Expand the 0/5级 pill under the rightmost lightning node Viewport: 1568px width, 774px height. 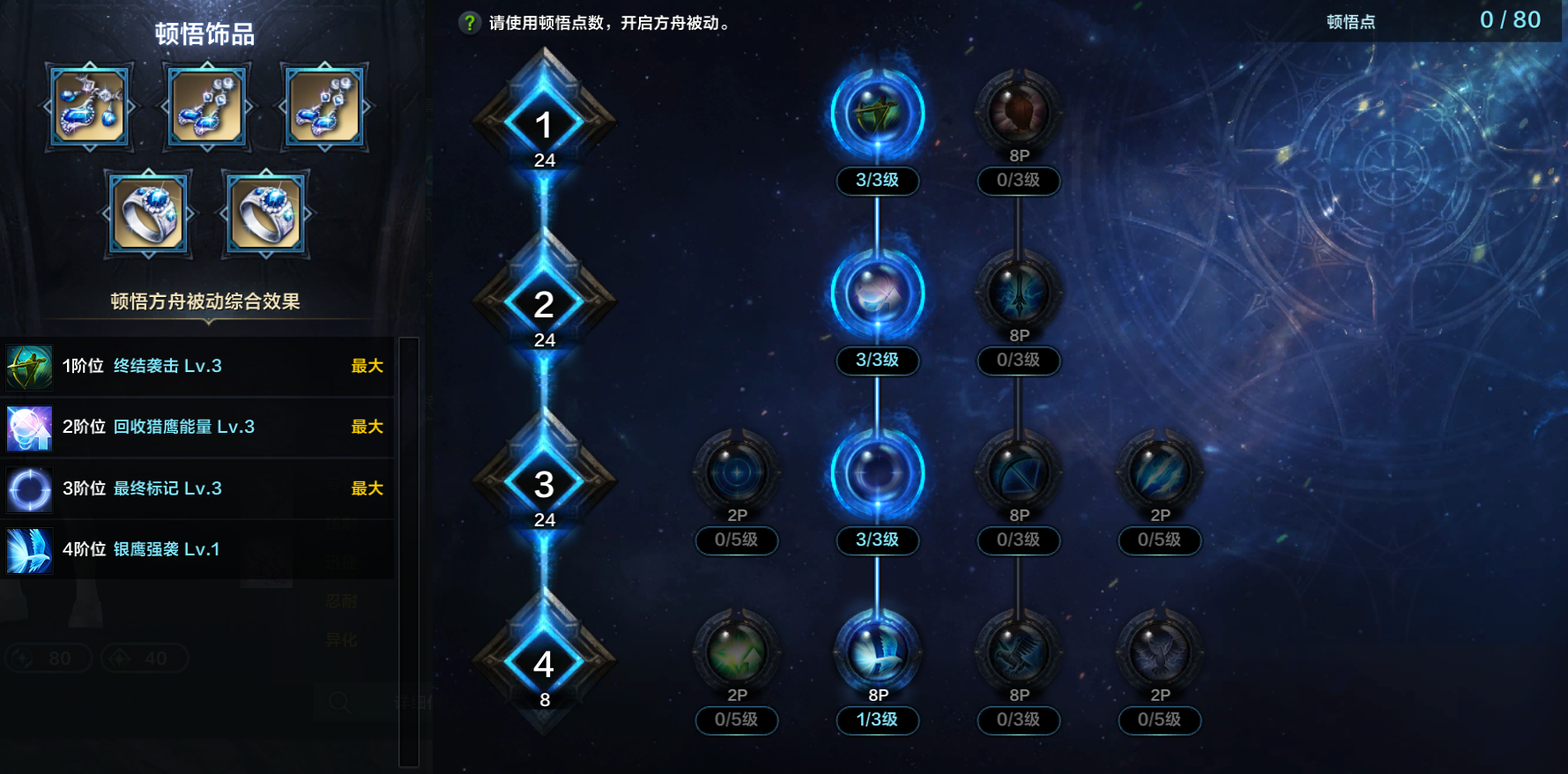tap(1159, 540)
